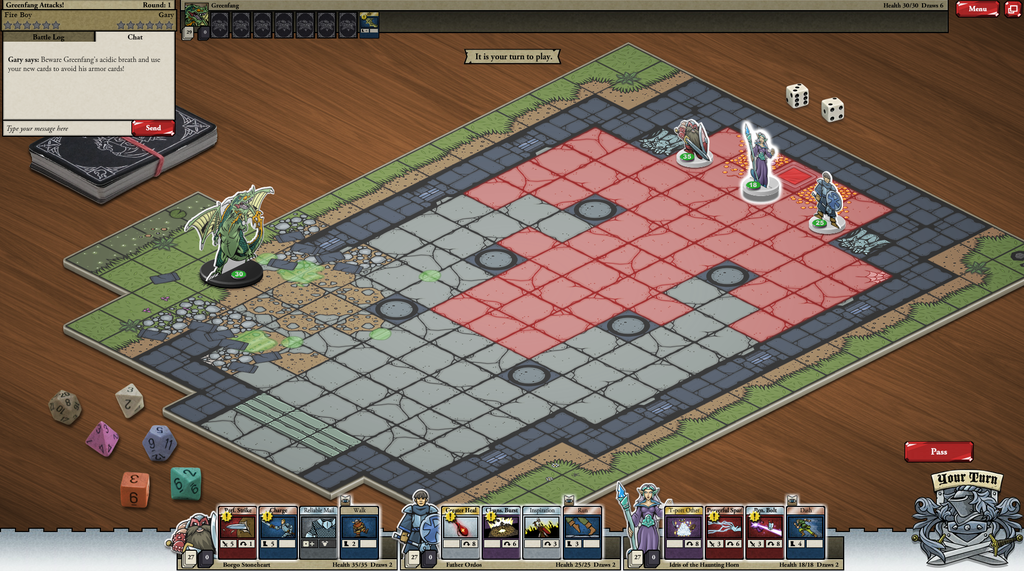Choose the Inspiration card
This screenshot has width=1024, height=571.
click(x=541, y=532)
